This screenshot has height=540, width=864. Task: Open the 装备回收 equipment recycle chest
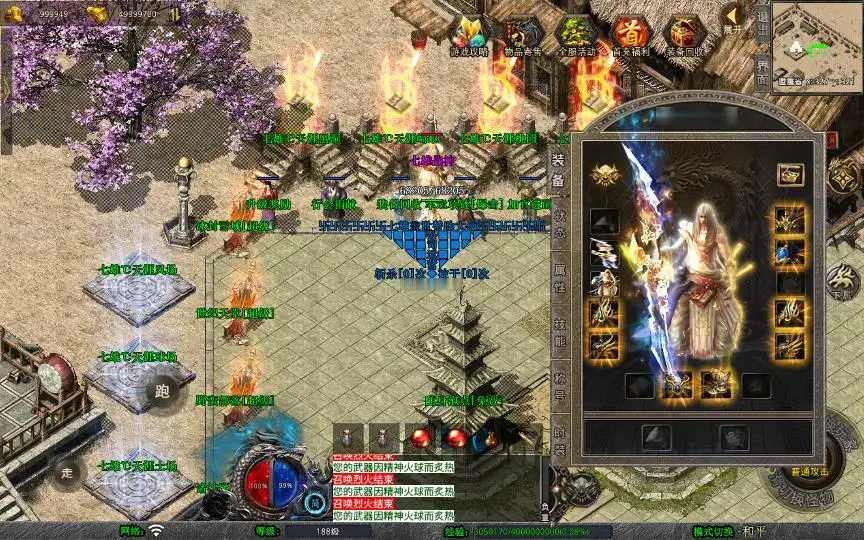tap(685, 36)
